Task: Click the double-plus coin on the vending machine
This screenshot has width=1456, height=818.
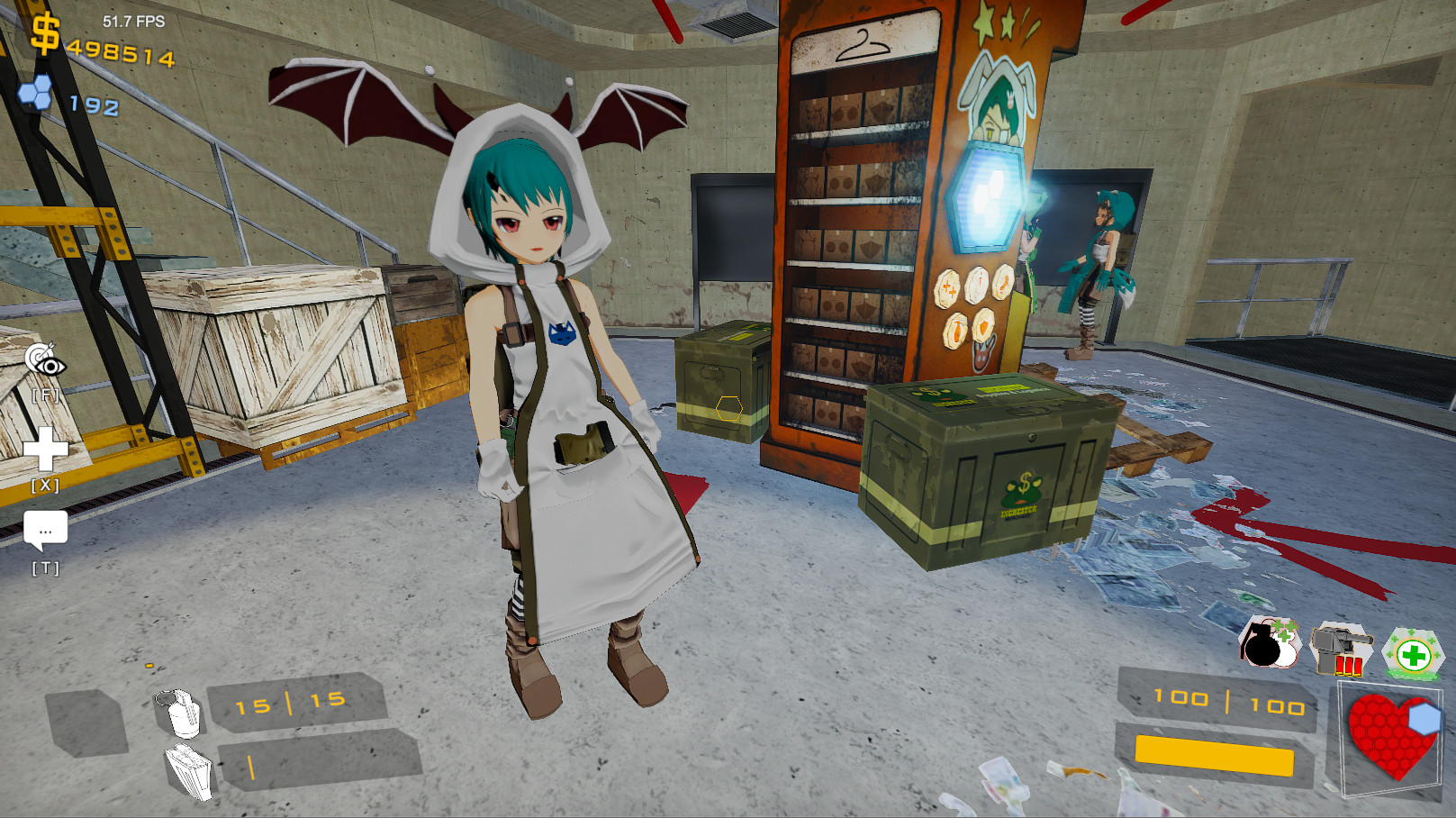Action: 949,291
